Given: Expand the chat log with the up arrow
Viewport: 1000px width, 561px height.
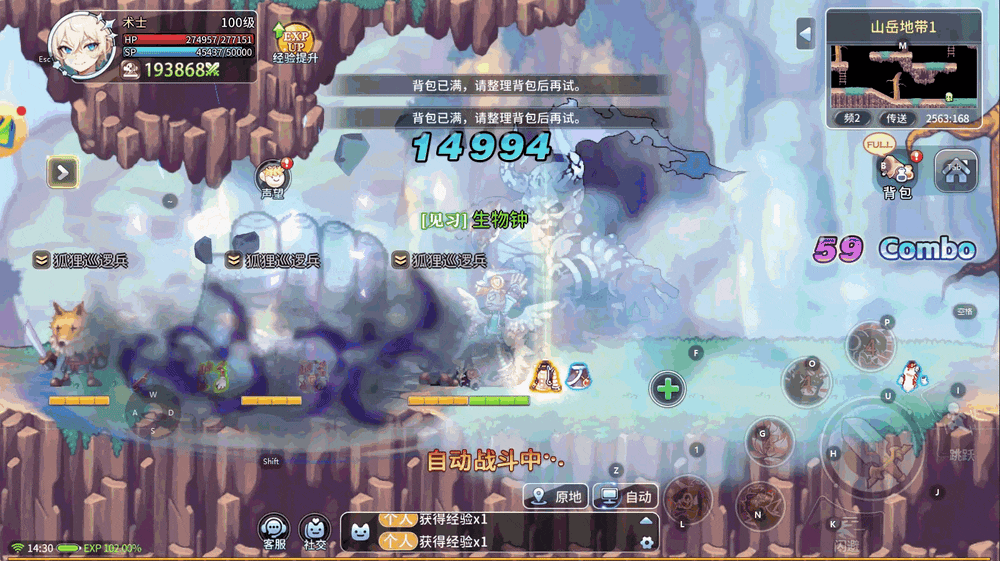Looking at the screenshot, I should click(x=646, y=520).
